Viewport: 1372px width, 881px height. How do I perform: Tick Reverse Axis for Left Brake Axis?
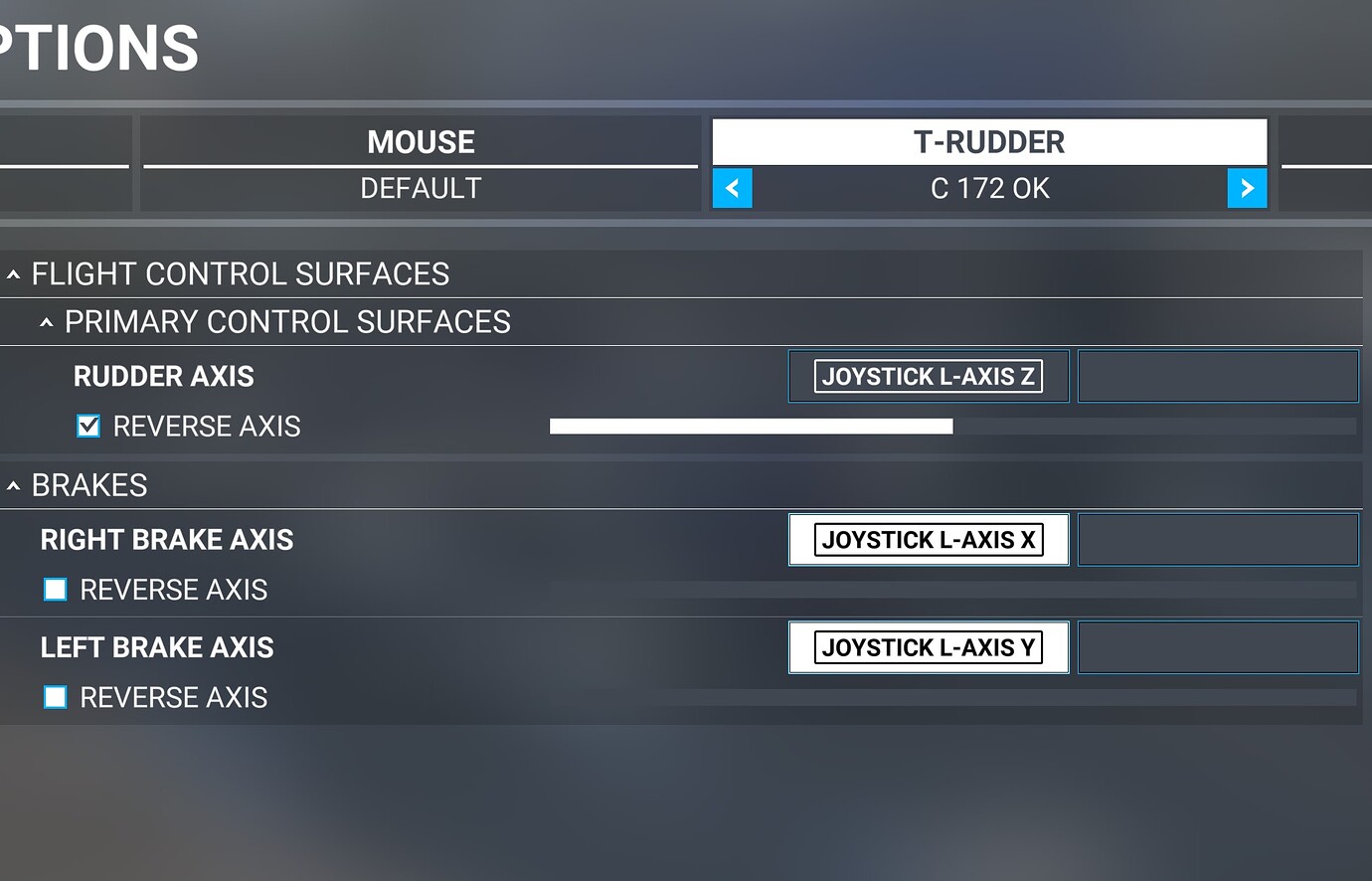(x=56, y=697)
